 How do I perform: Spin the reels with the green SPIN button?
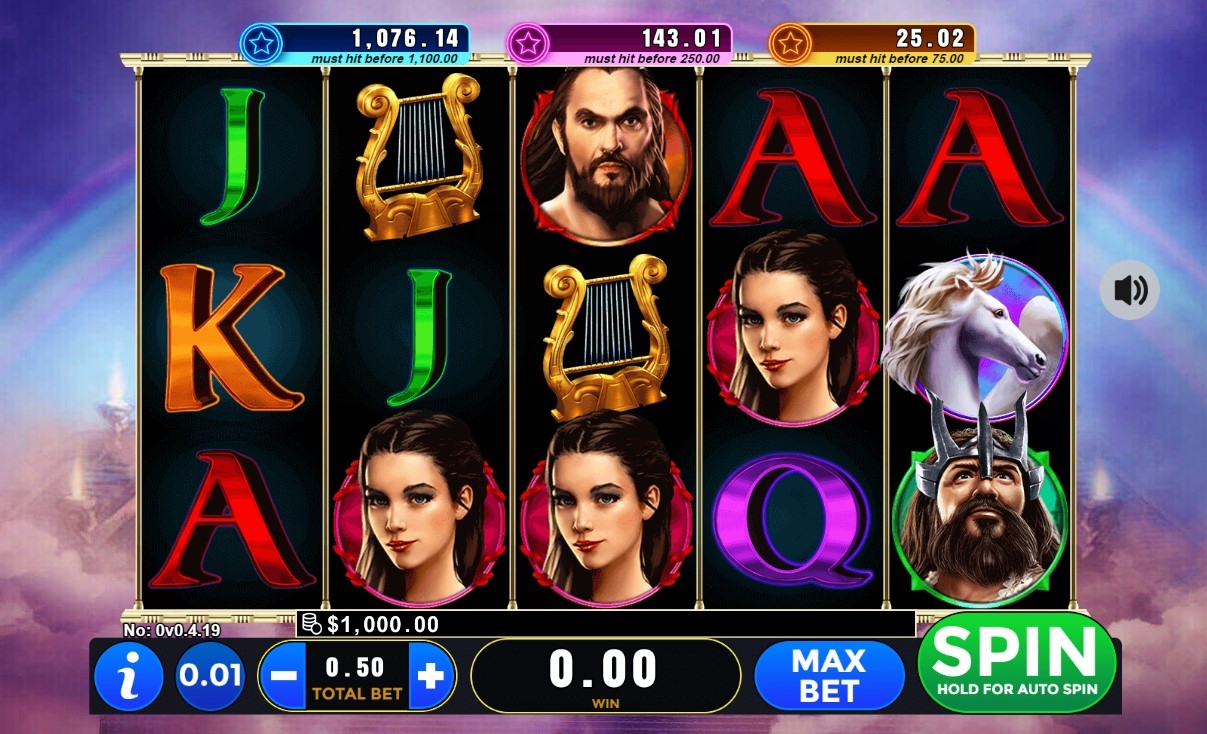pos(1016,662)
